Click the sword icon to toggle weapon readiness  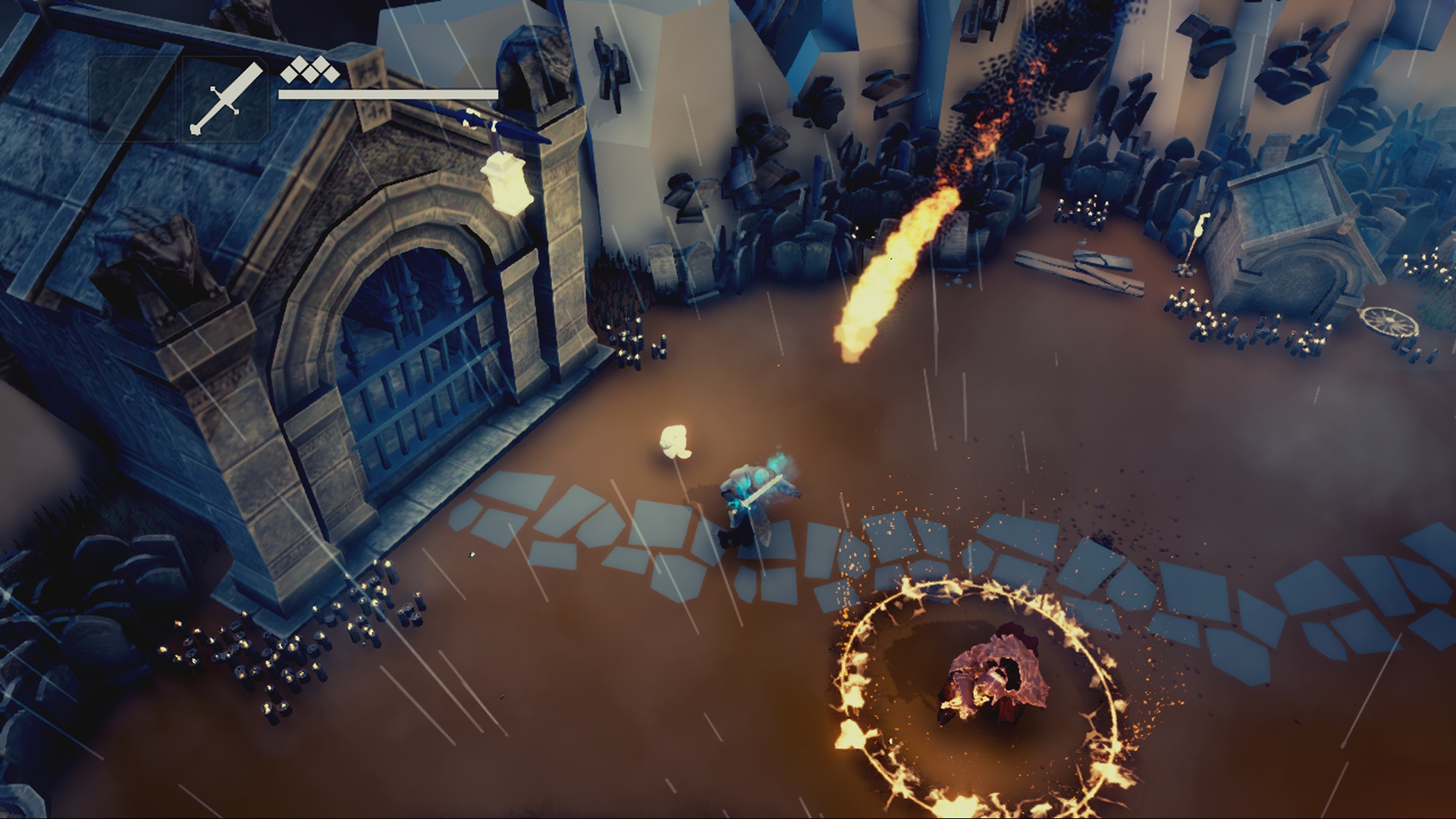click(227, 99)
